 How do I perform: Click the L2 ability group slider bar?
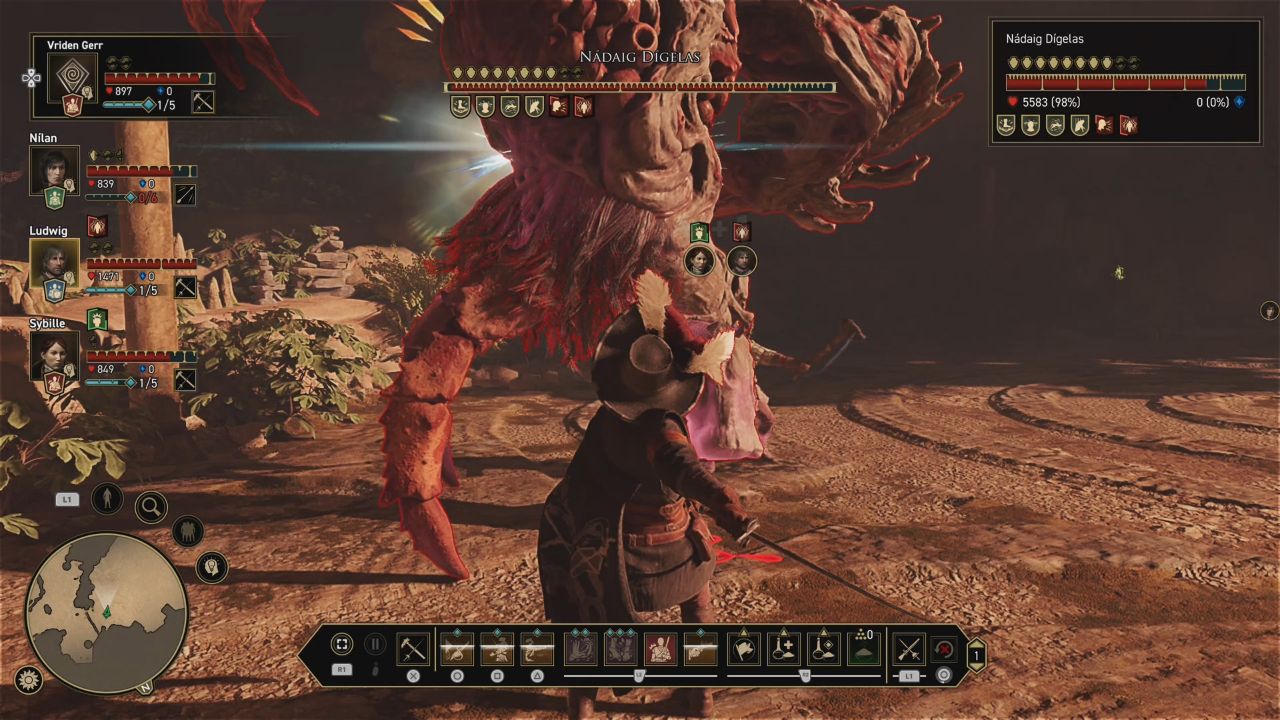tap(640, 674)
